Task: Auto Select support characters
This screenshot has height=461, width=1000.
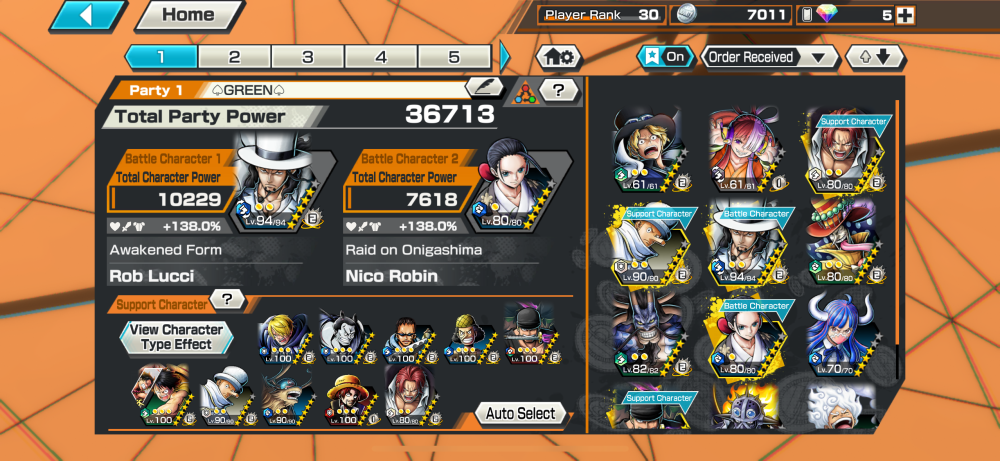Action: click(520, 413)
